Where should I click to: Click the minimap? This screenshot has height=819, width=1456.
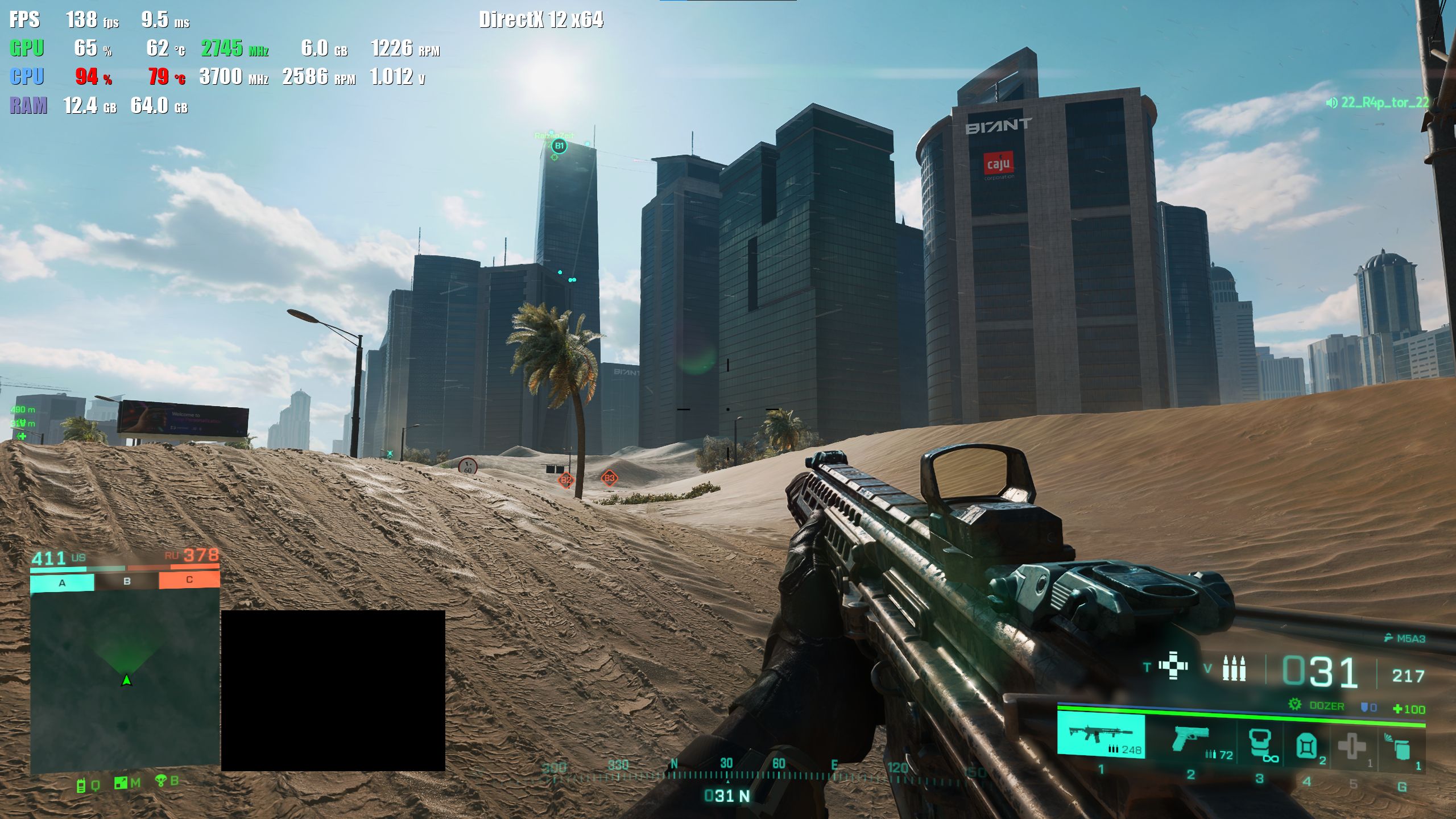point(125,681)
